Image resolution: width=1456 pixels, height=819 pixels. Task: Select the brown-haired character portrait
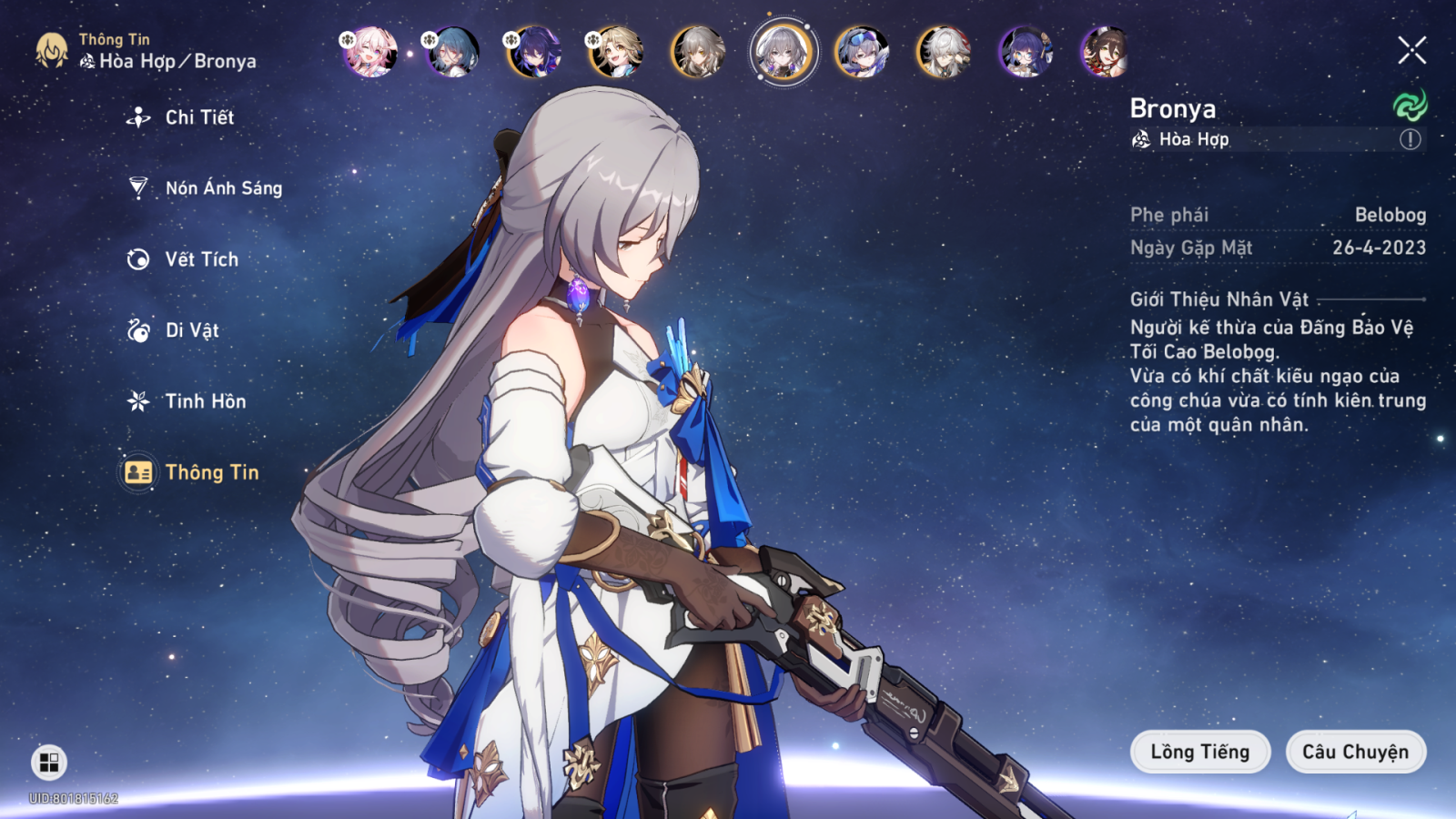(1106, 51)
